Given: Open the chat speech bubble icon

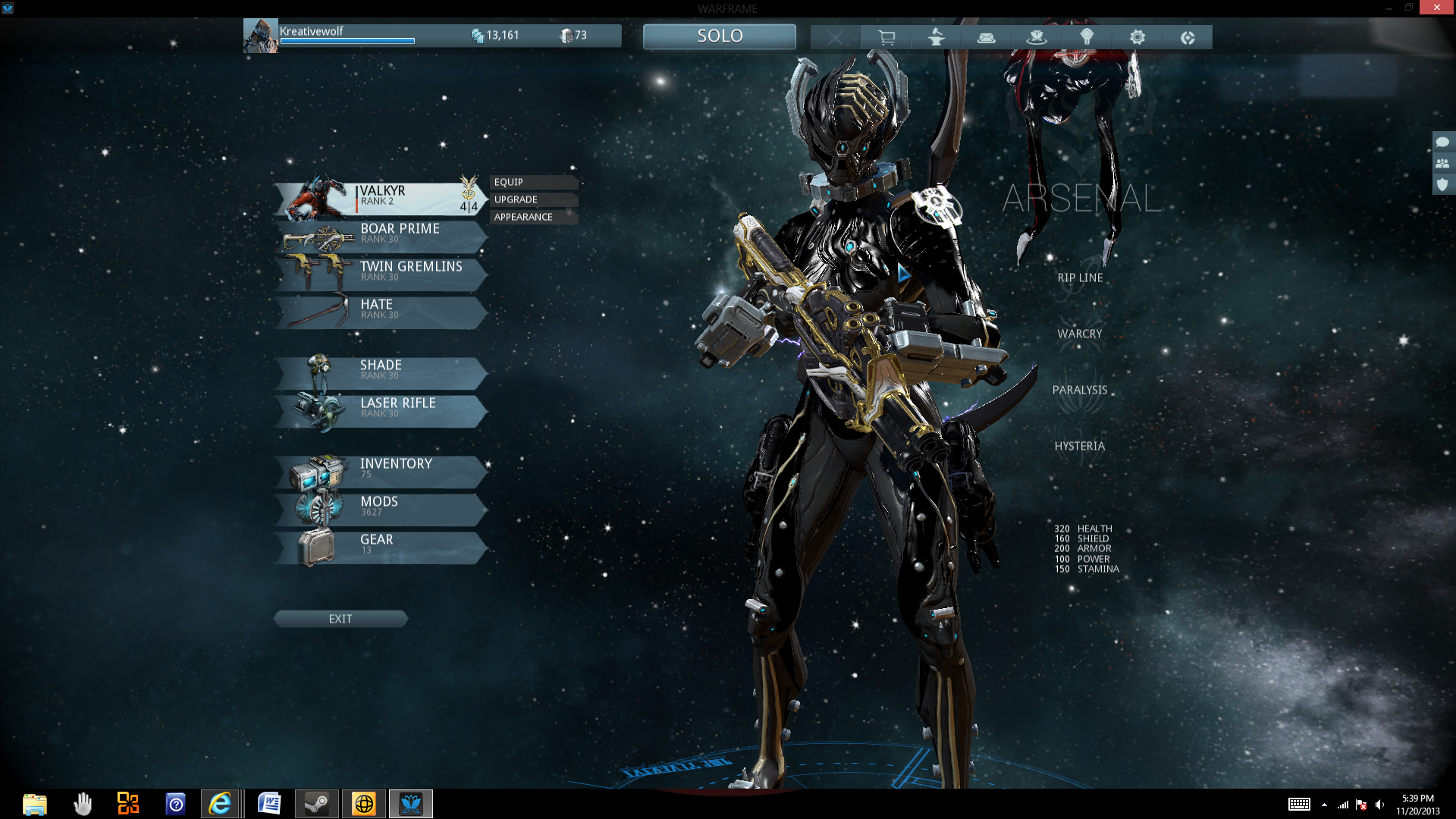Looking at the screenshot, I should point(1442,142).
